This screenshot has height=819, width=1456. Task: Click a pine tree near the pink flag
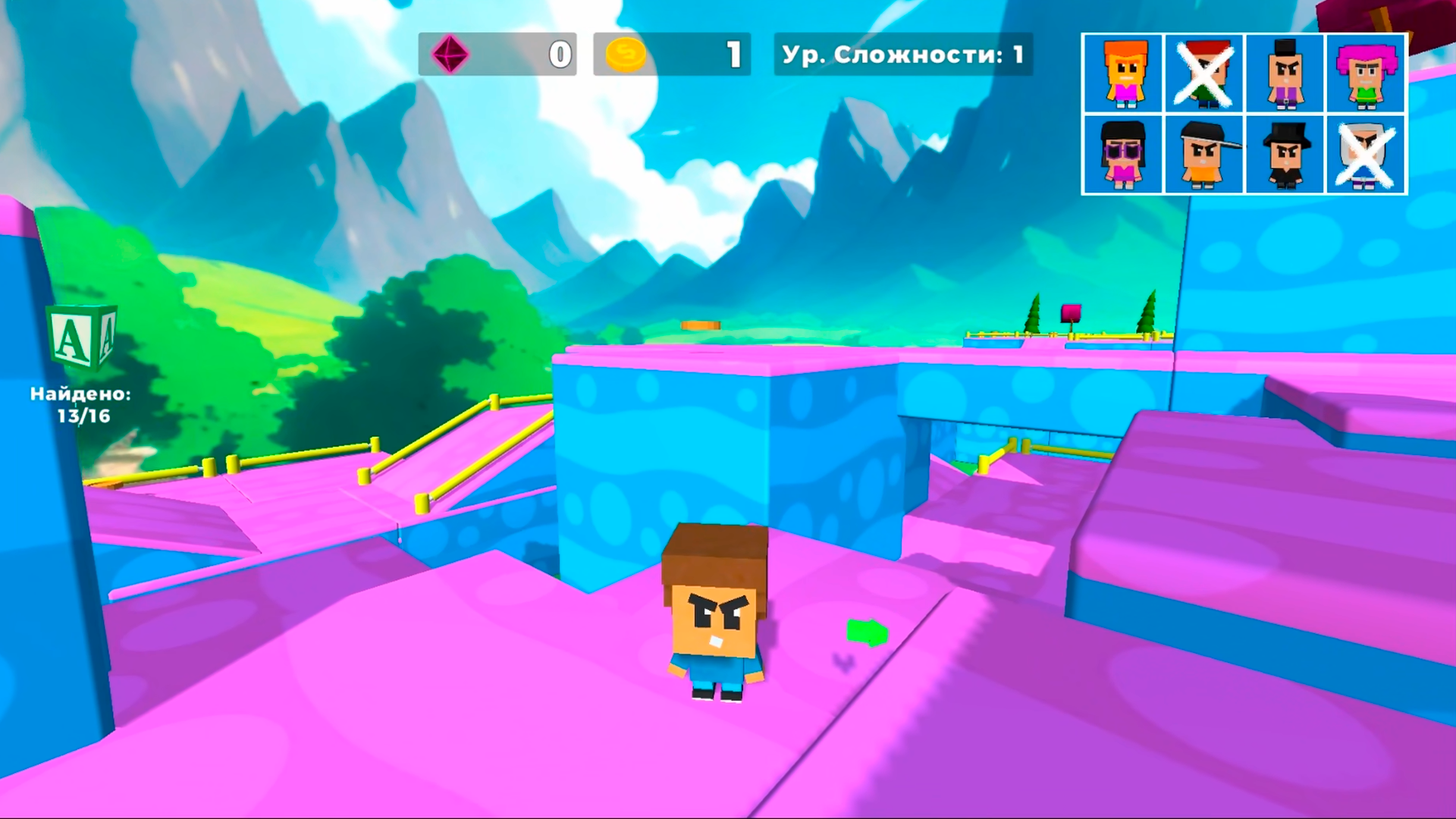pyautogui.click(x=1033, y=312)
